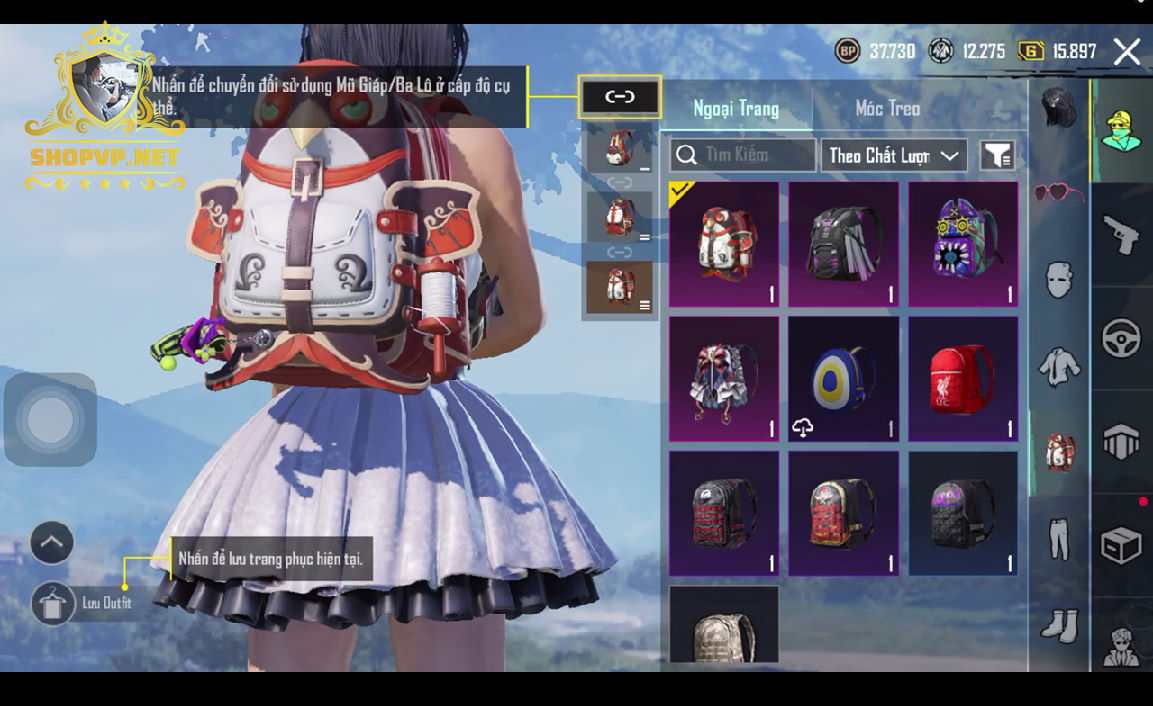
Task: Open the Theo Chất Lượng sort dropdown
Action: click(894, 155)
